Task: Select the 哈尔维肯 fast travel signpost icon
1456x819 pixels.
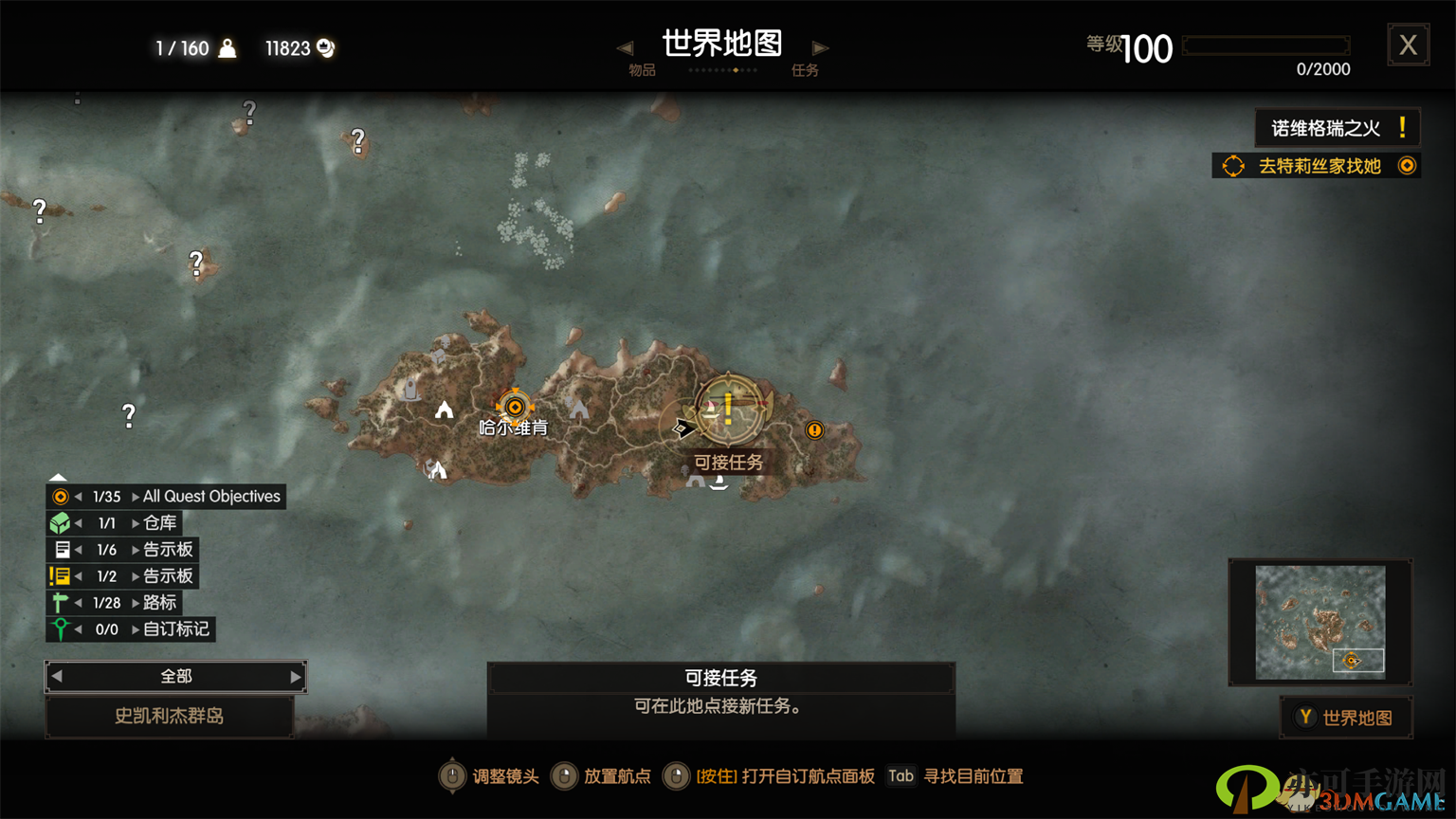Action: (x=514, y=408)
